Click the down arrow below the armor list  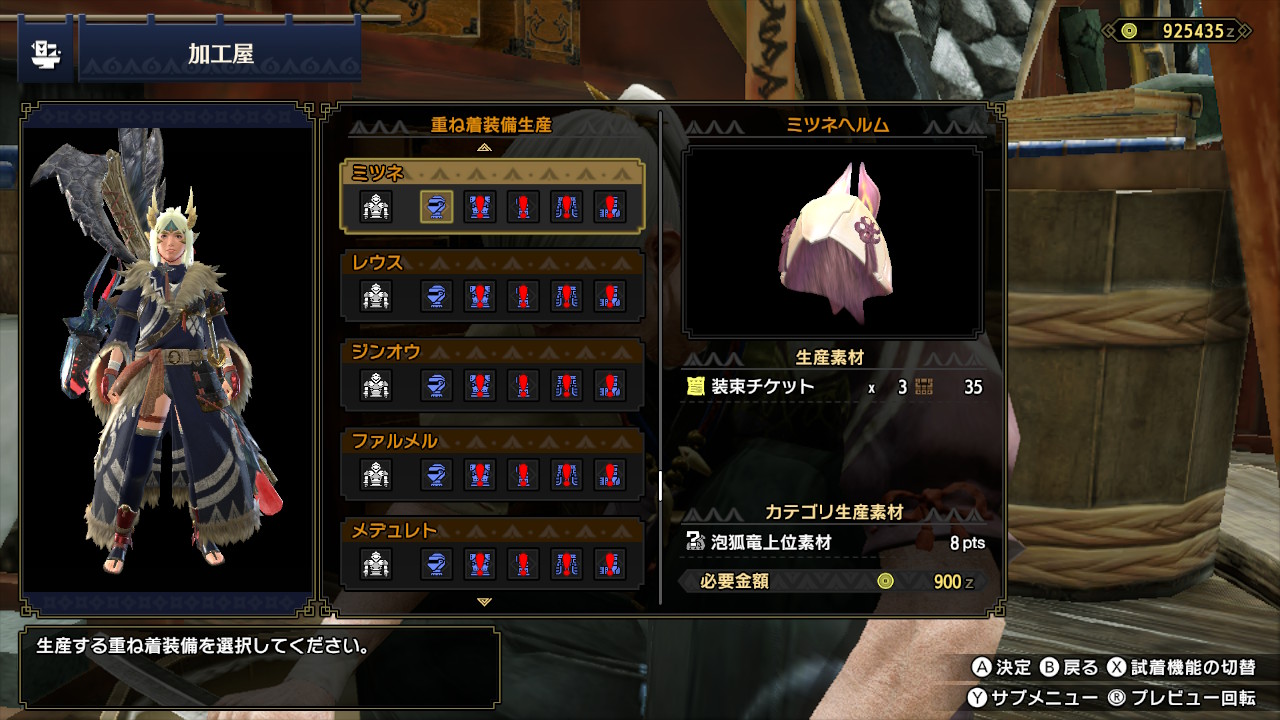tap(485, 602)
